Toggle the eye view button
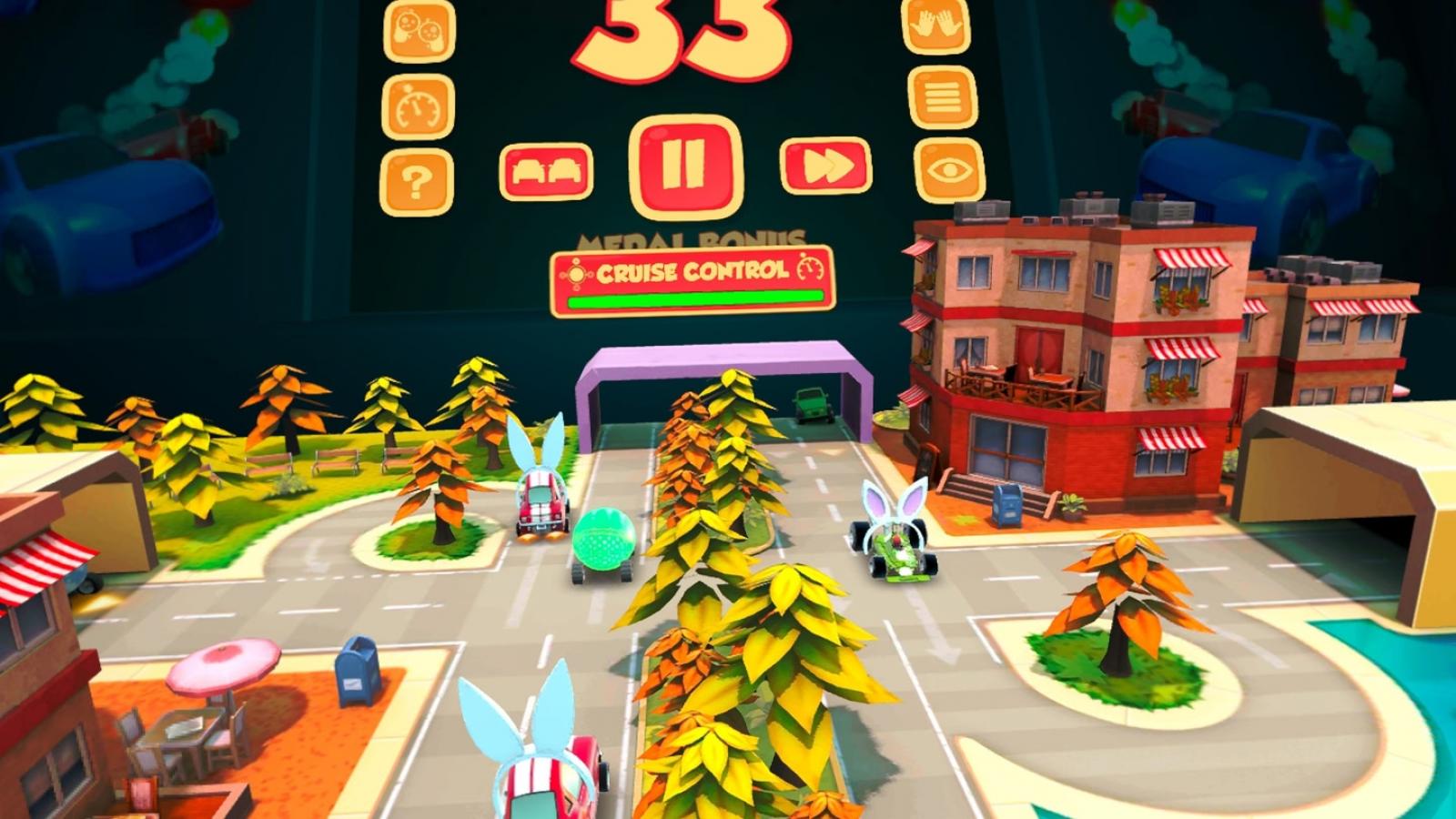 pyautogui.click(x=949, y=170)
